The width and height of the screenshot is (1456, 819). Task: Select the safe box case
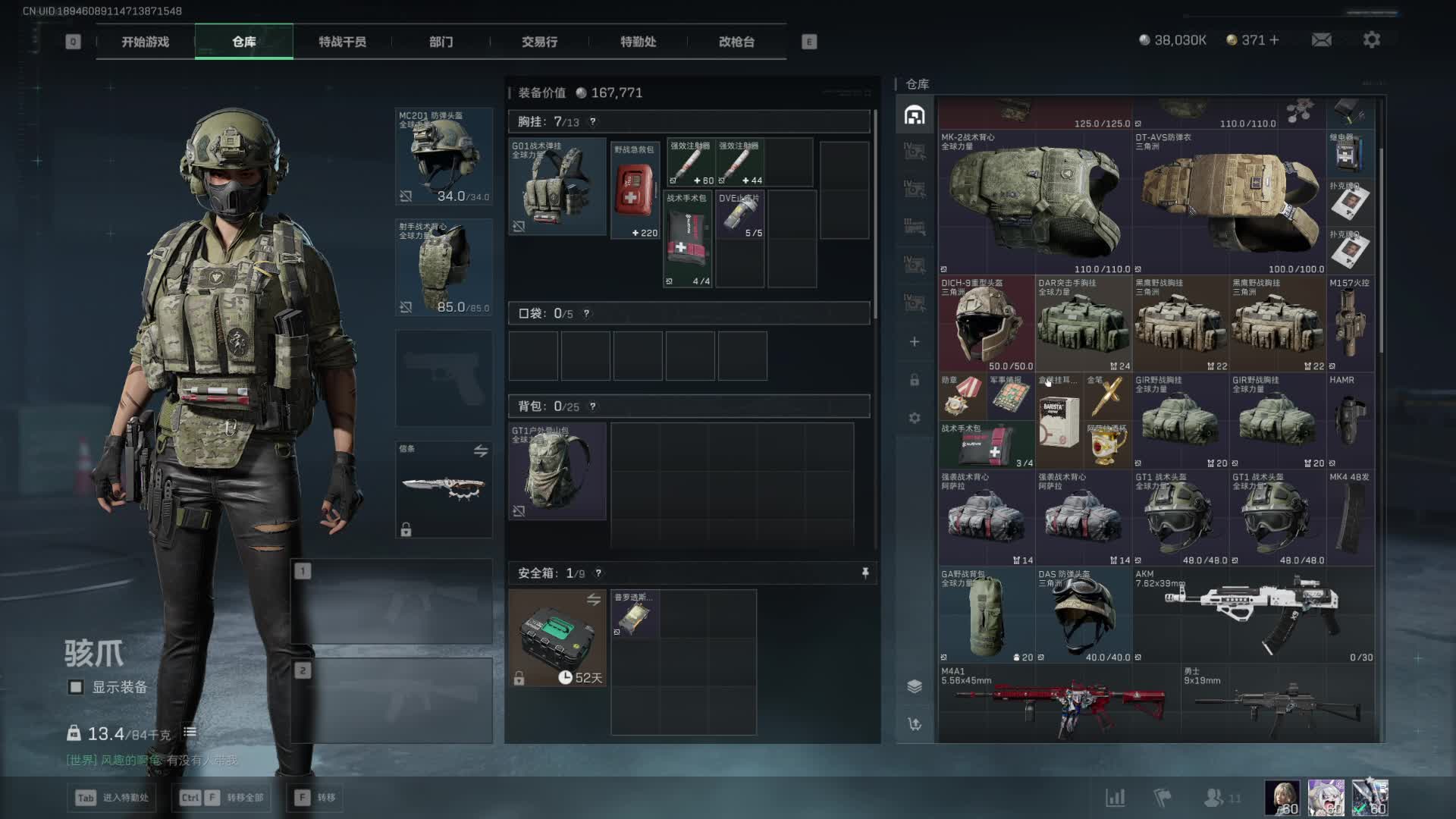557,638
